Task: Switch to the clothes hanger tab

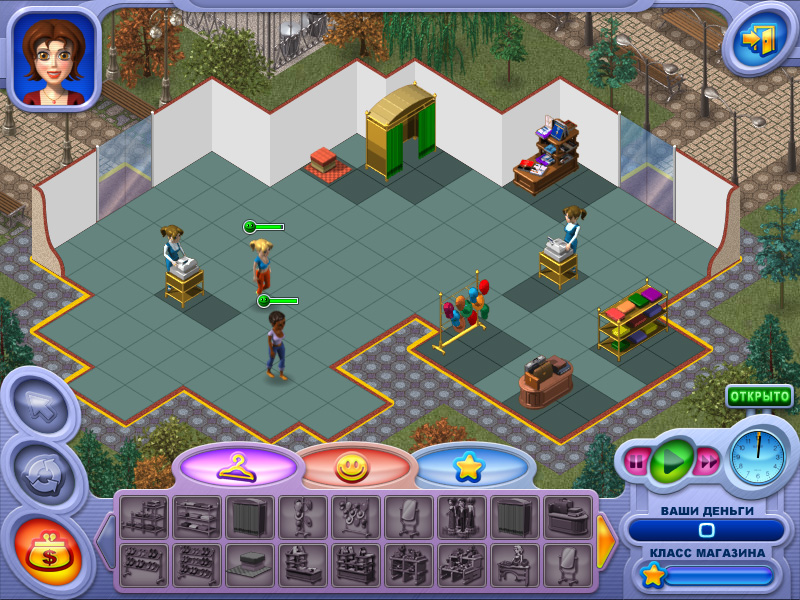Action: click(237, 466)
